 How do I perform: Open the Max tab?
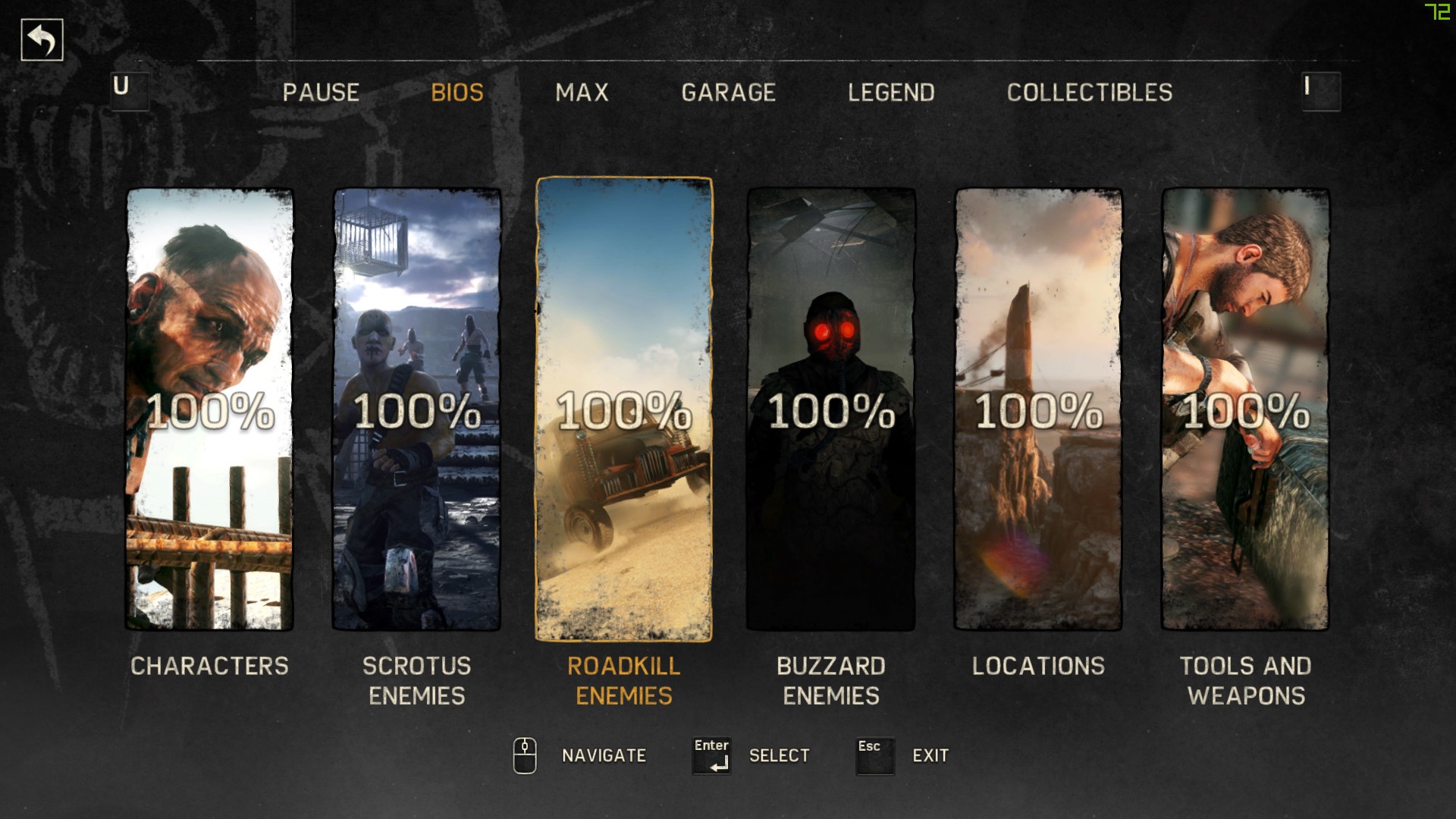coord(582,93)
